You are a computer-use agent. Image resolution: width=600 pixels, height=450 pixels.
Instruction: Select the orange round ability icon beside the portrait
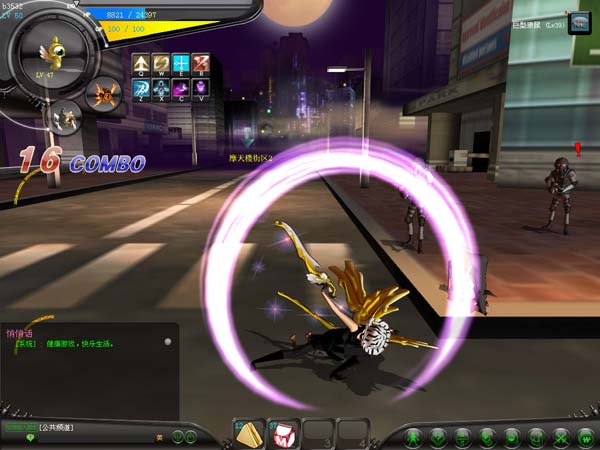(x=102, y=94)
